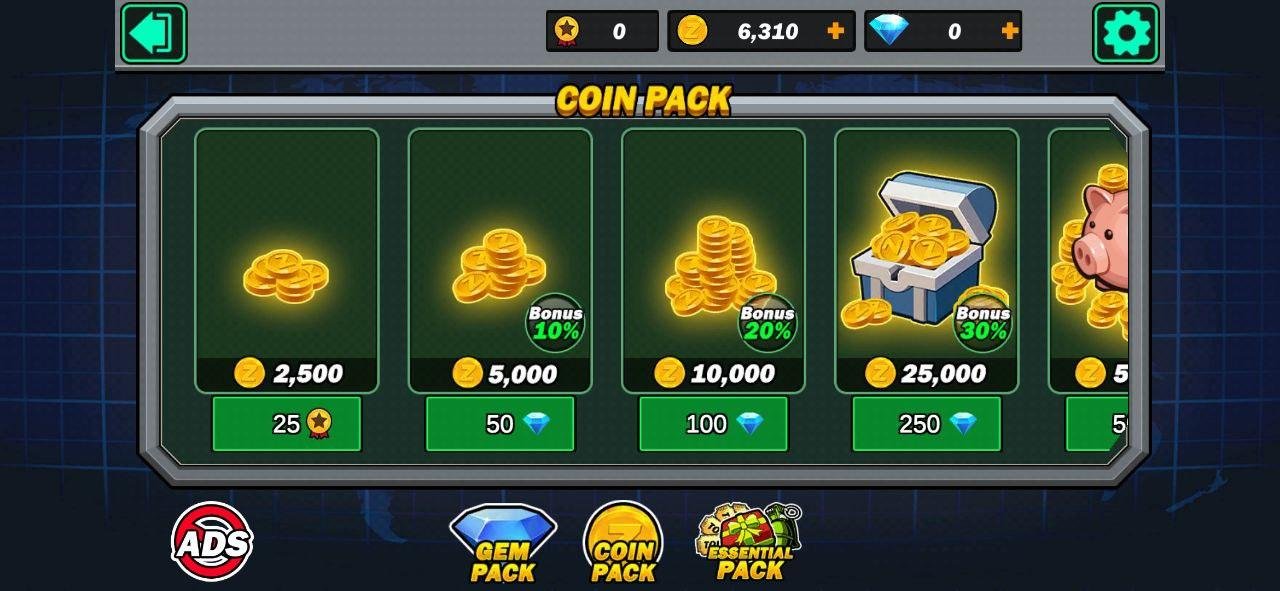This screenshot has height=591, width=1280.
Task: Open the settings gear menu
Action: (x=1126, y=33)
